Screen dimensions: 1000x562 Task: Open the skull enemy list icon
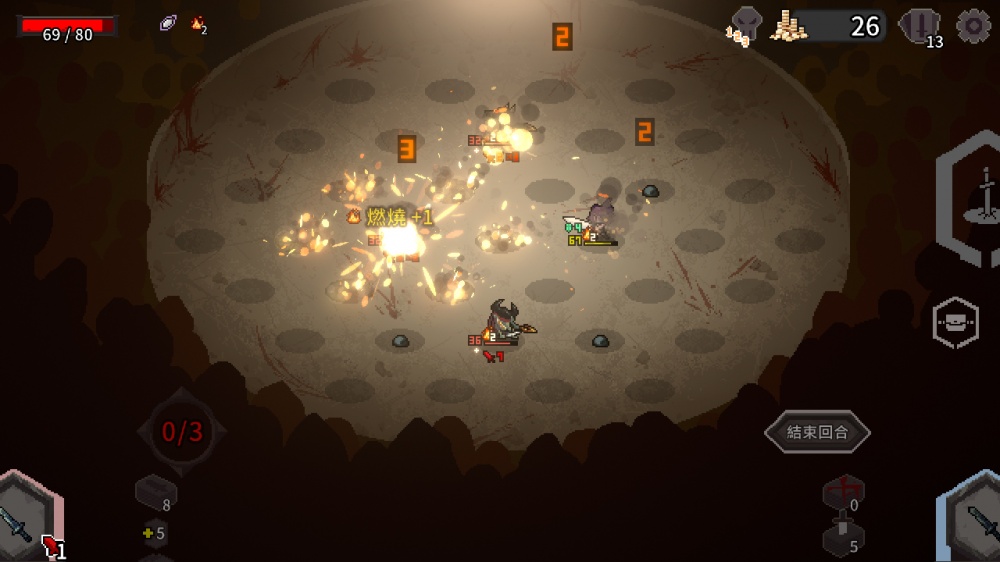tap(746, 25)
